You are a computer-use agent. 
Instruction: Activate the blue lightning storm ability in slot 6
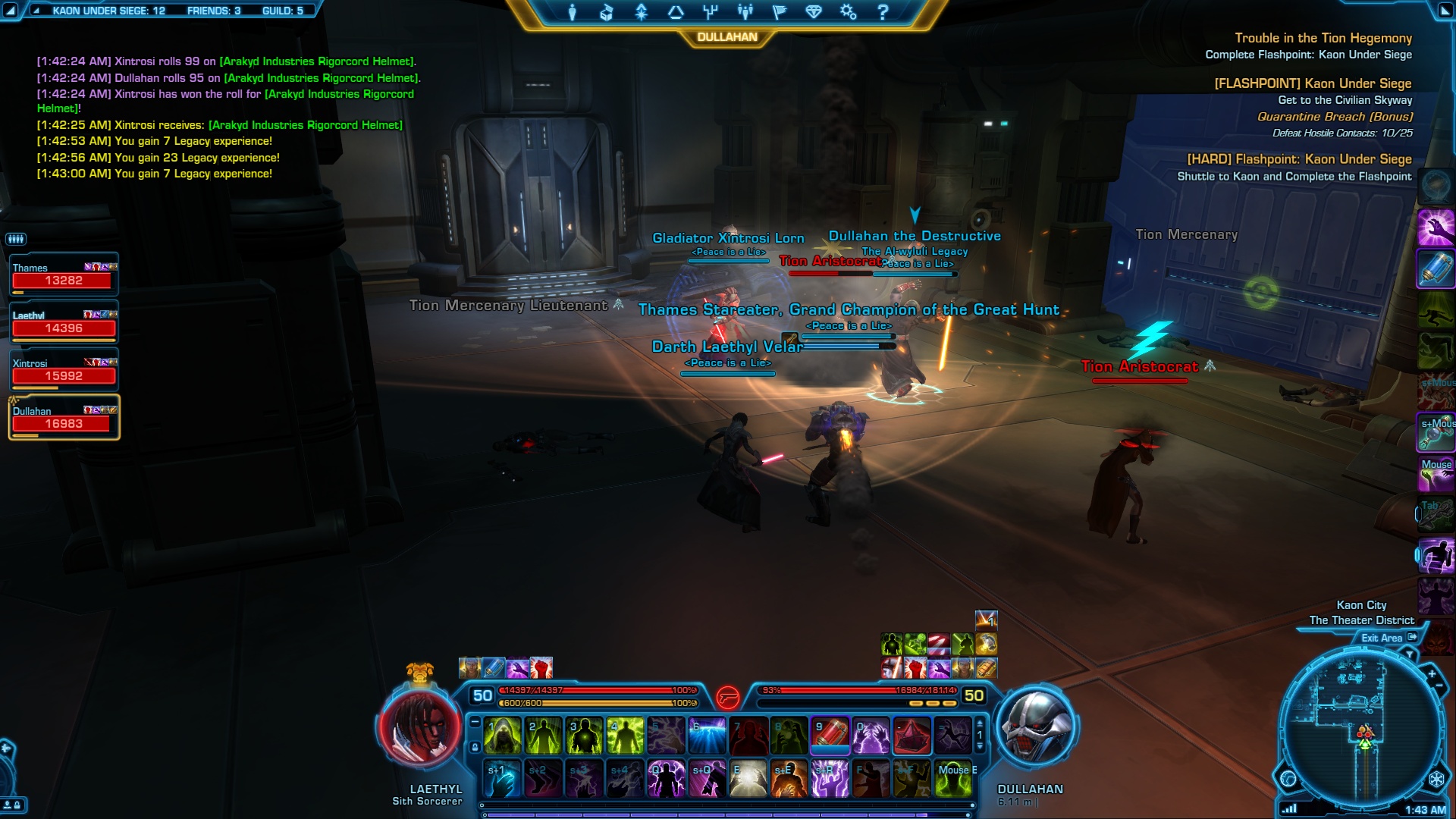[707, 736]
